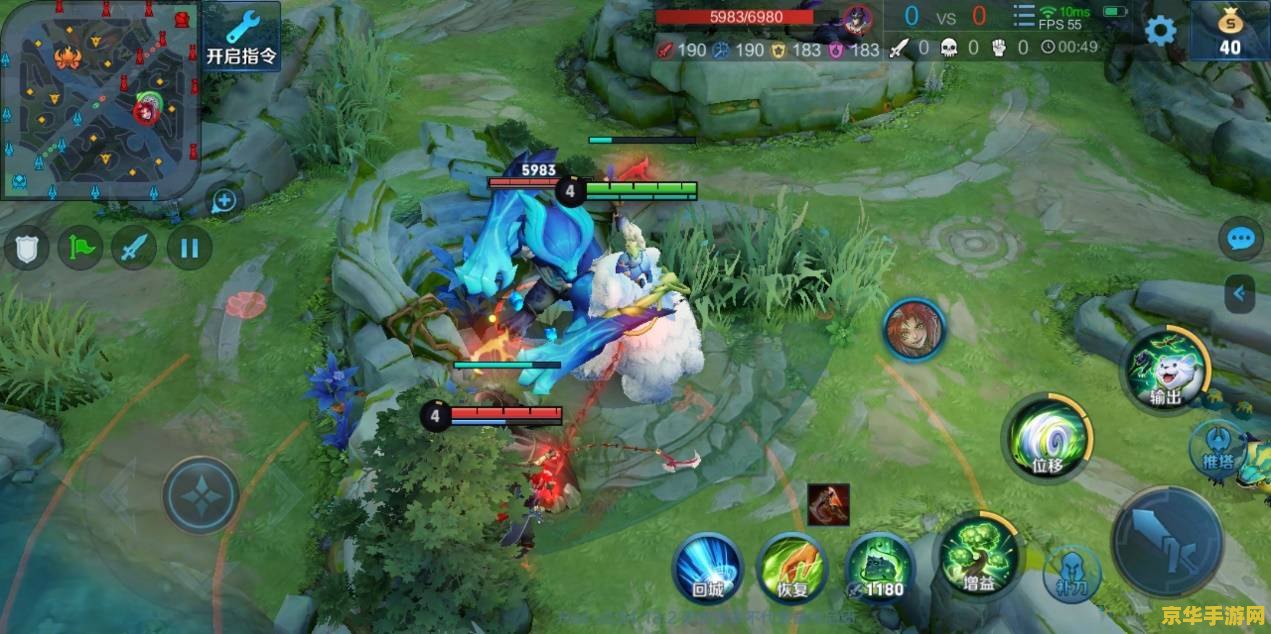Viewport: 1271px width, 634px height.
Task: Open the 开启指令 wrench button
Action: pyautogui.click(x=241, y=35)
